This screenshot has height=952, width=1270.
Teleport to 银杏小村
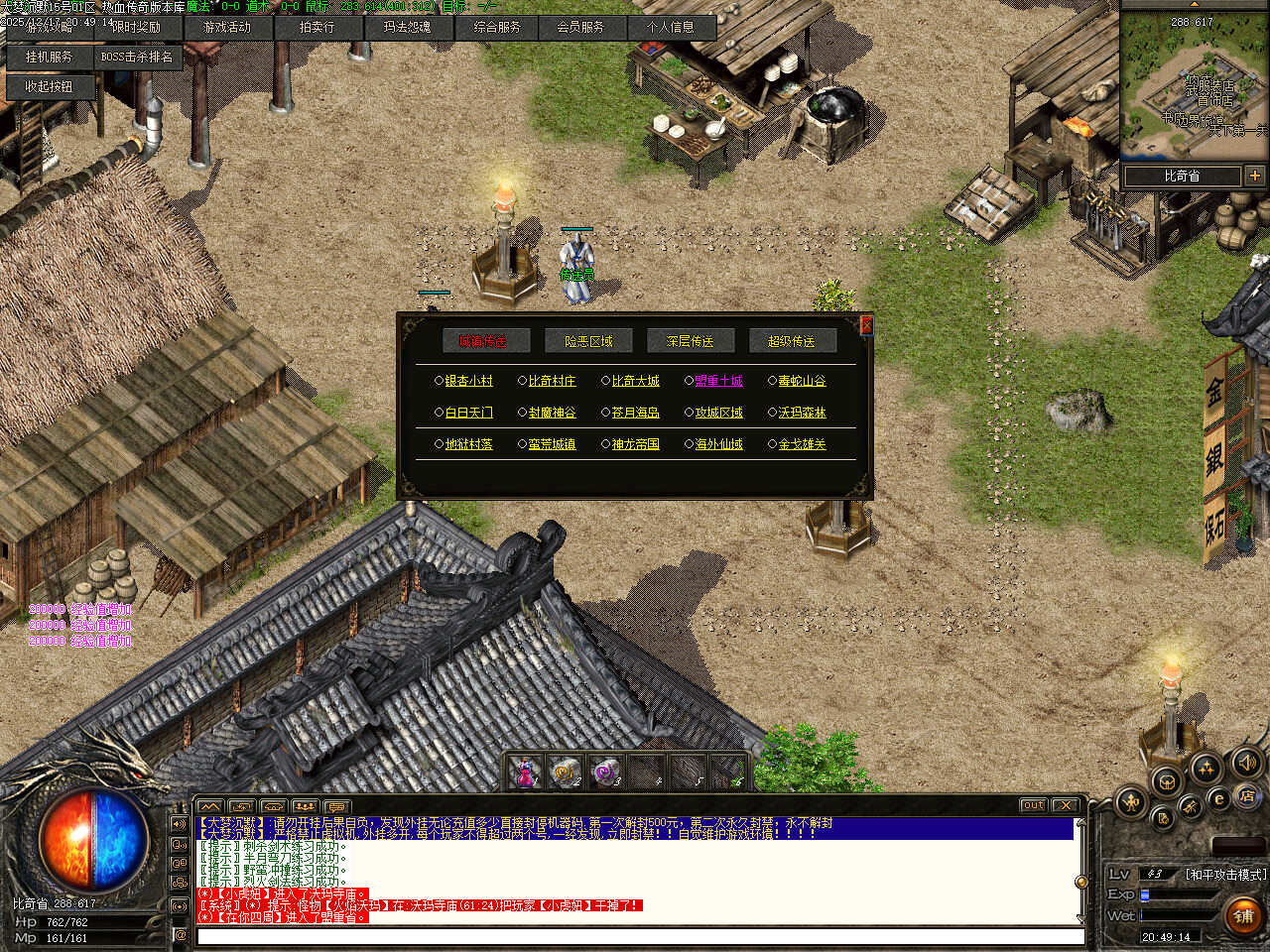point(468,381)
